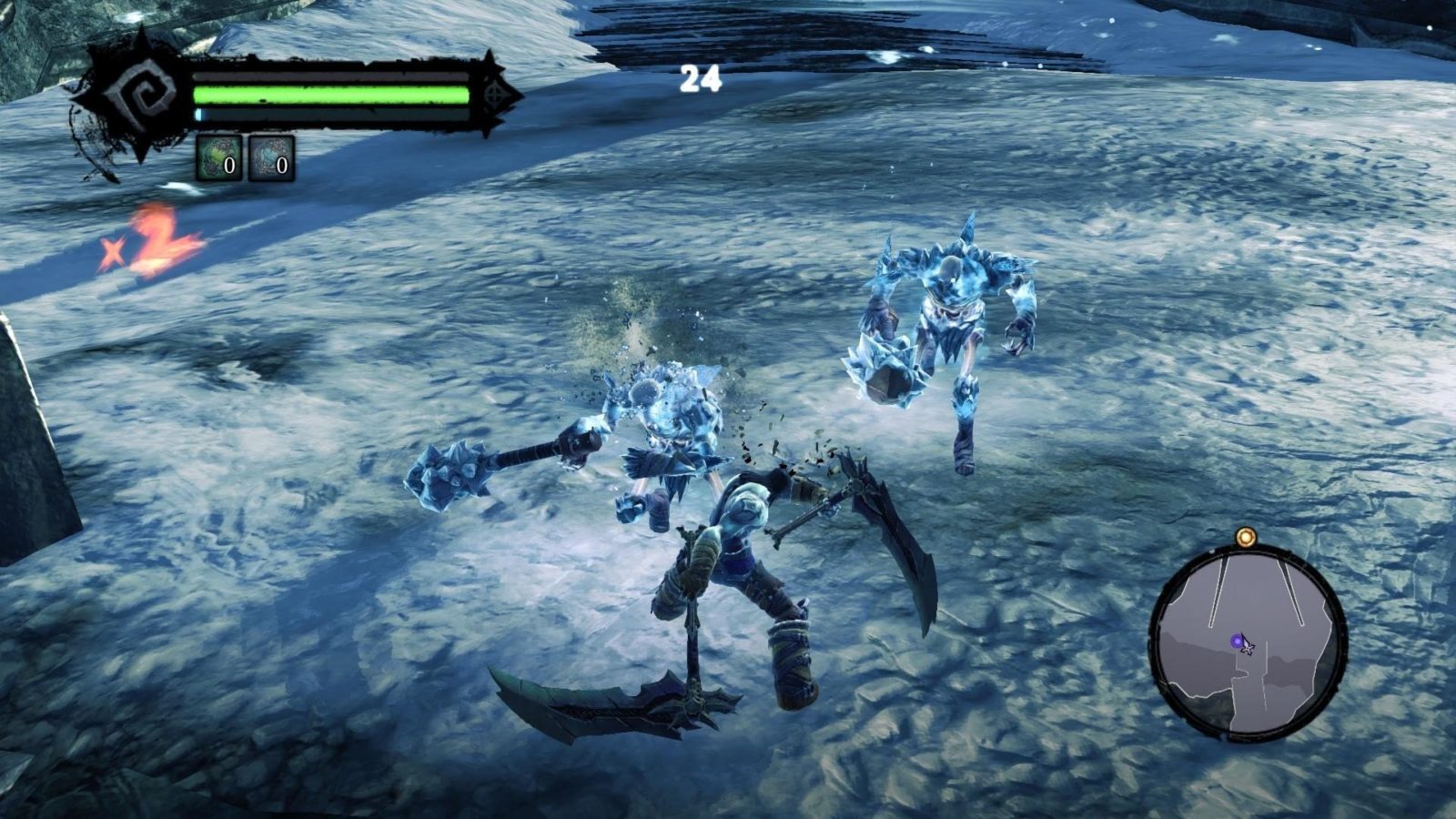Viewport: 1456px width, 819px height.
Task: Click the crosshair icon ending the health bar
Action: [x=495, y=96]
